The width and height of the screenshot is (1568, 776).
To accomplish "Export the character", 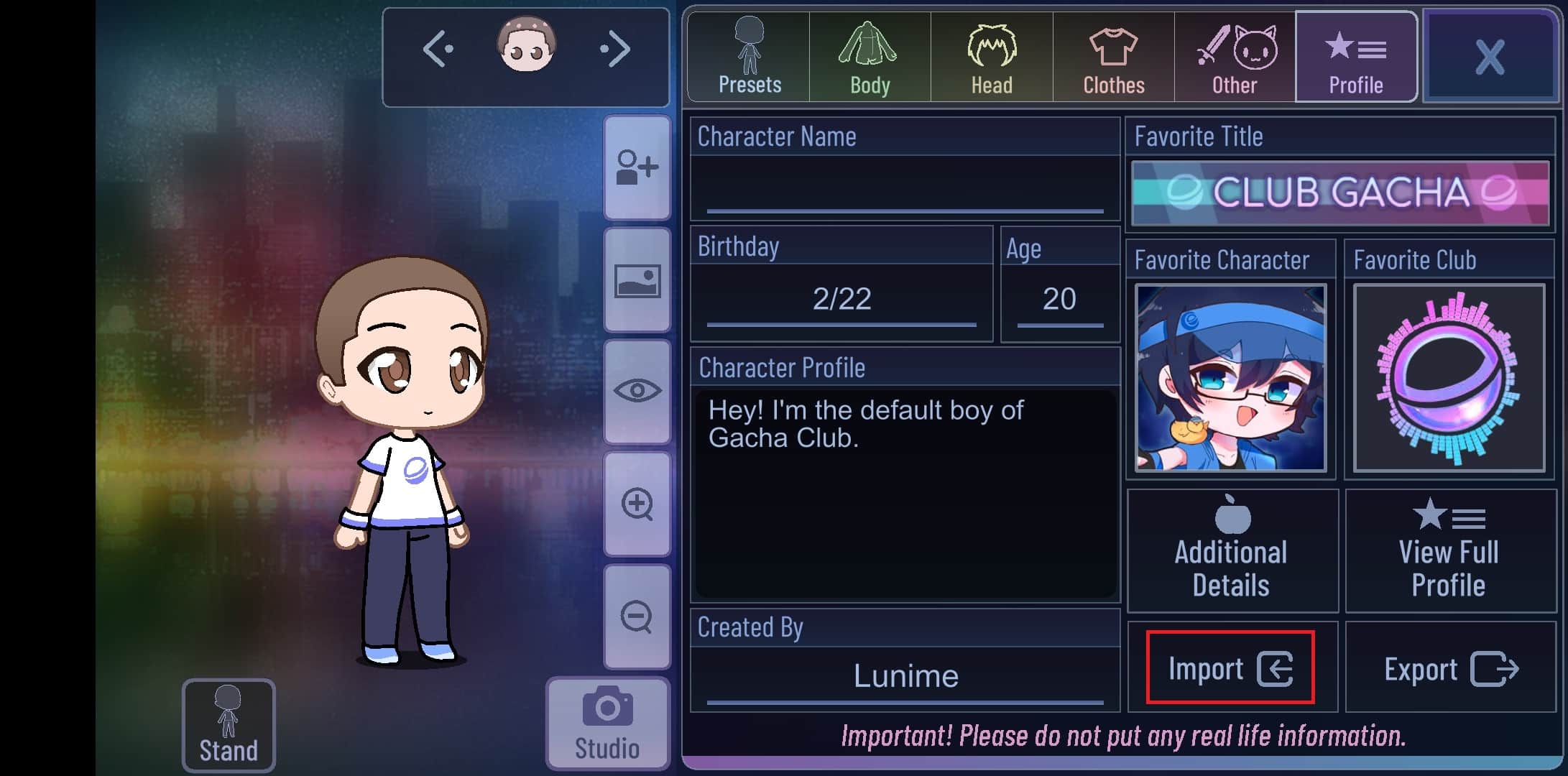I will (1450, 668).
